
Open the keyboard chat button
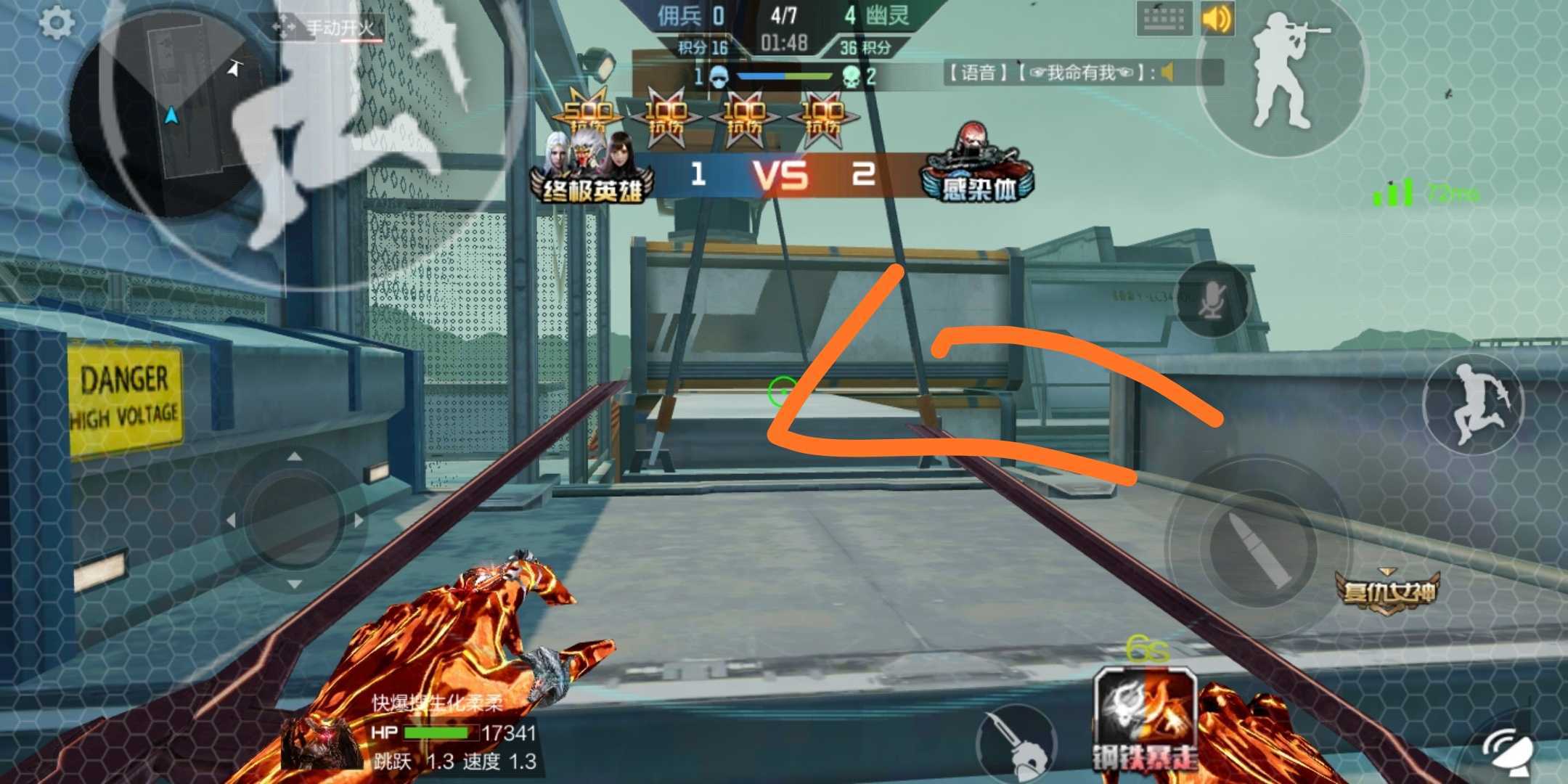[1163, 18]
